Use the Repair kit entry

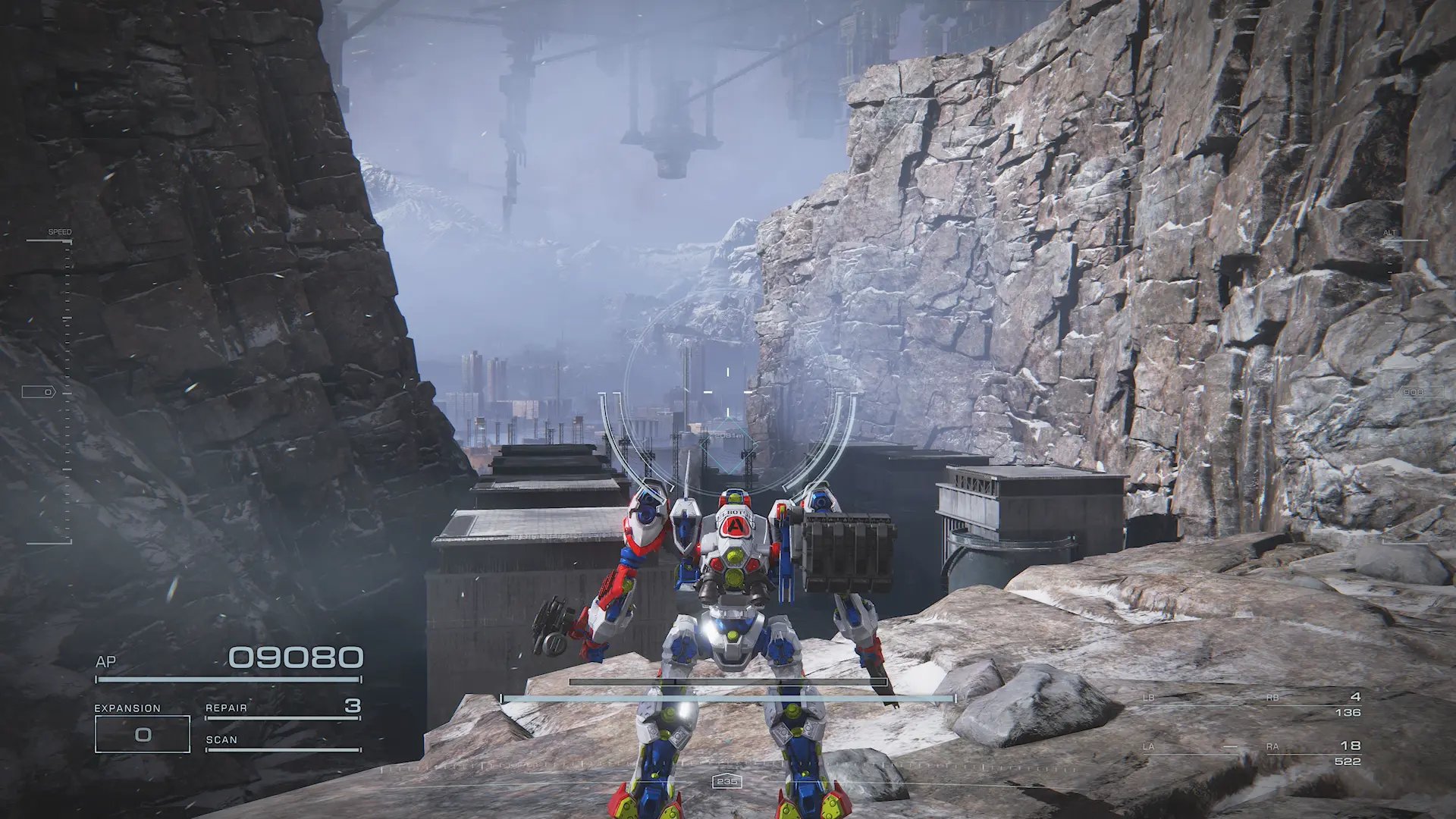click(282, 708)
